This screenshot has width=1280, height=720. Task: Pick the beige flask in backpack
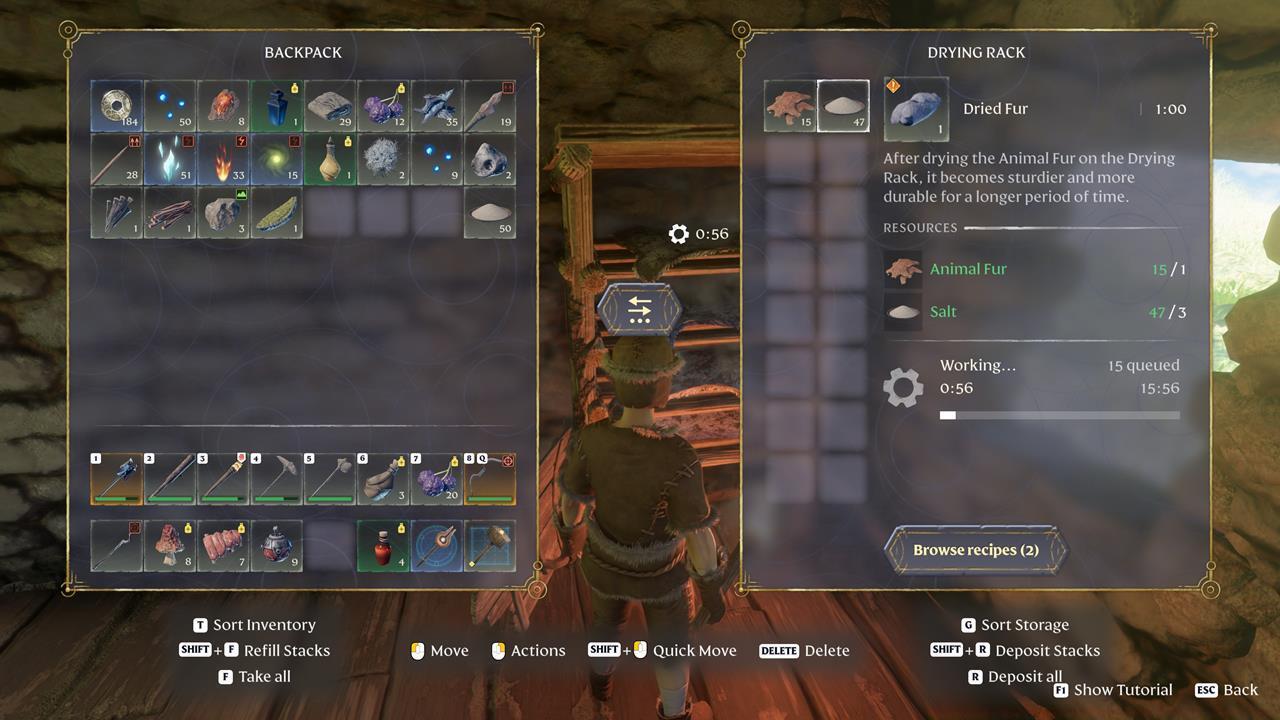coord(330,160)
